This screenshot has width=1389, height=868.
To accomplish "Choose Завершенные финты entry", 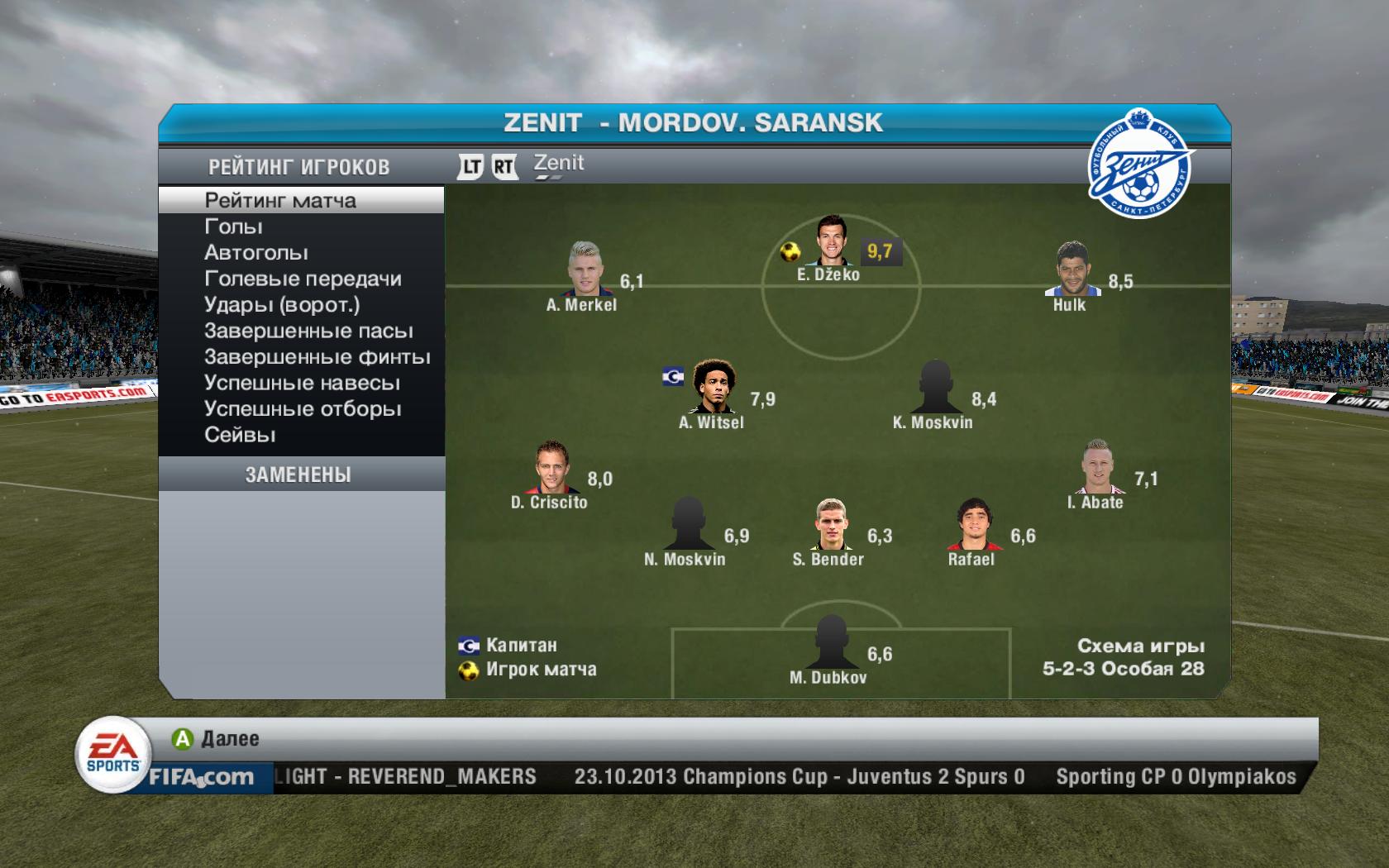I will [x=317, y=357].
